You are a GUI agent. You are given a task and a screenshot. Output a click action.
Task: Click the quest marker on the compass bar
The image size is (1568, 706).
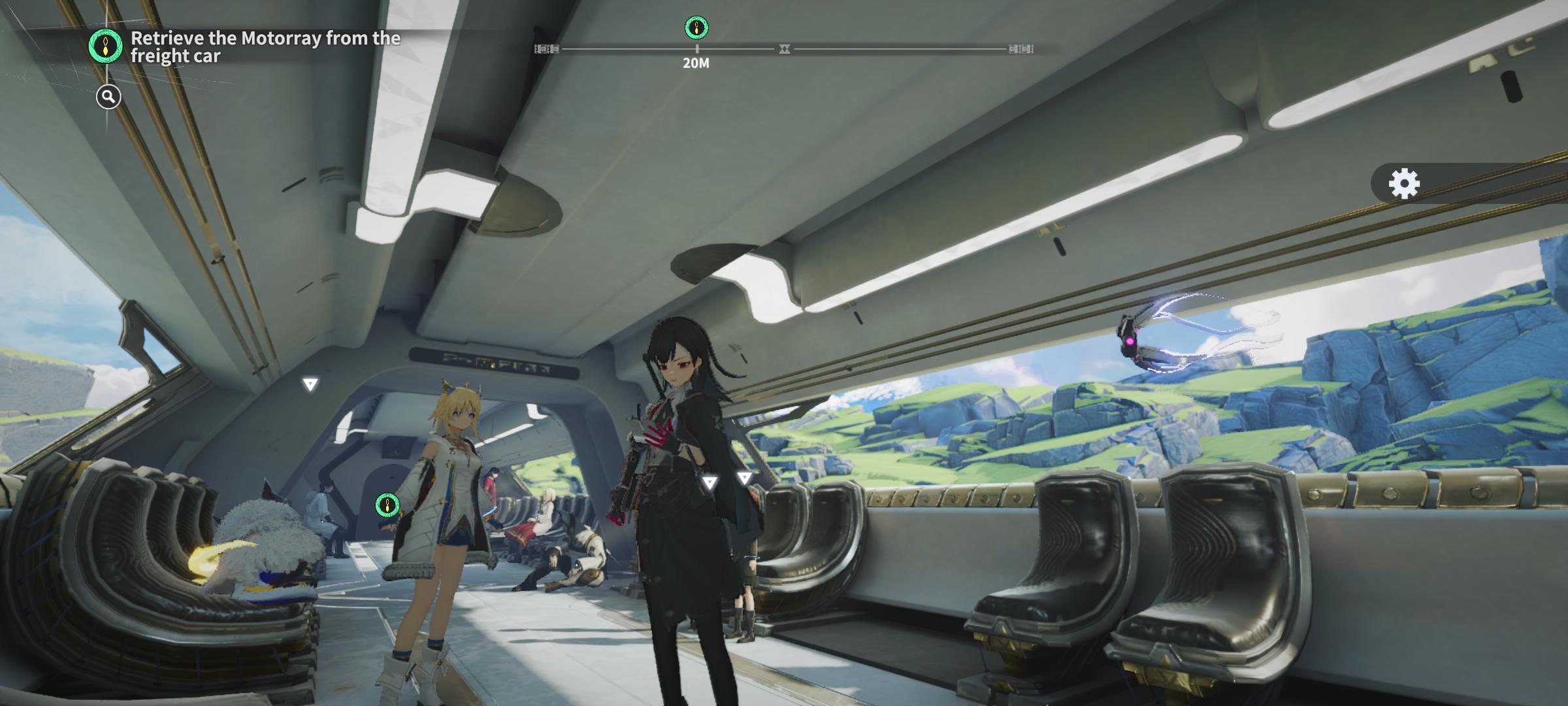[696, 28]
